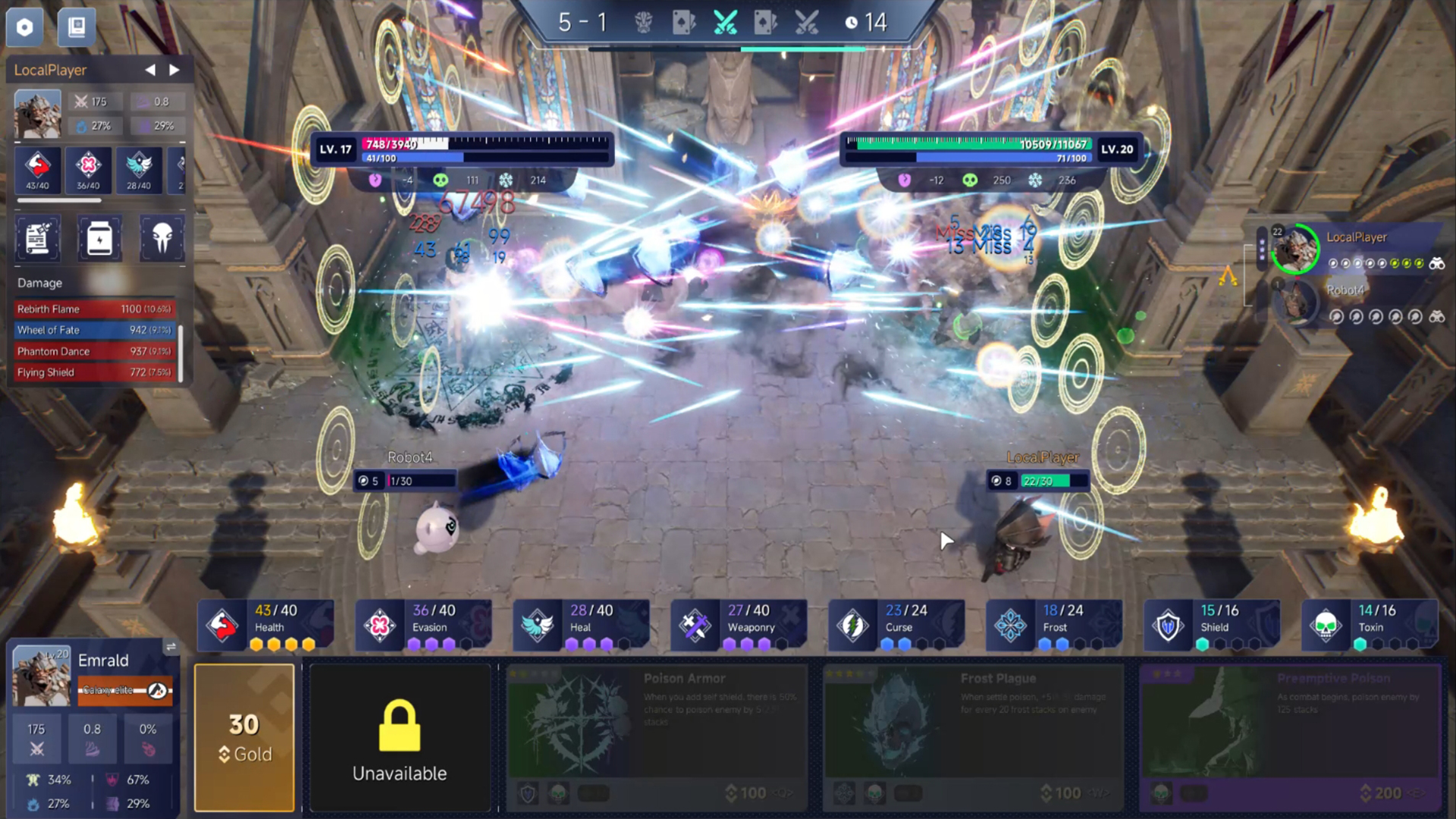Click the scroll document icon in LocalPlayer panel
The image size is (1456, 819).
point(36,239)
